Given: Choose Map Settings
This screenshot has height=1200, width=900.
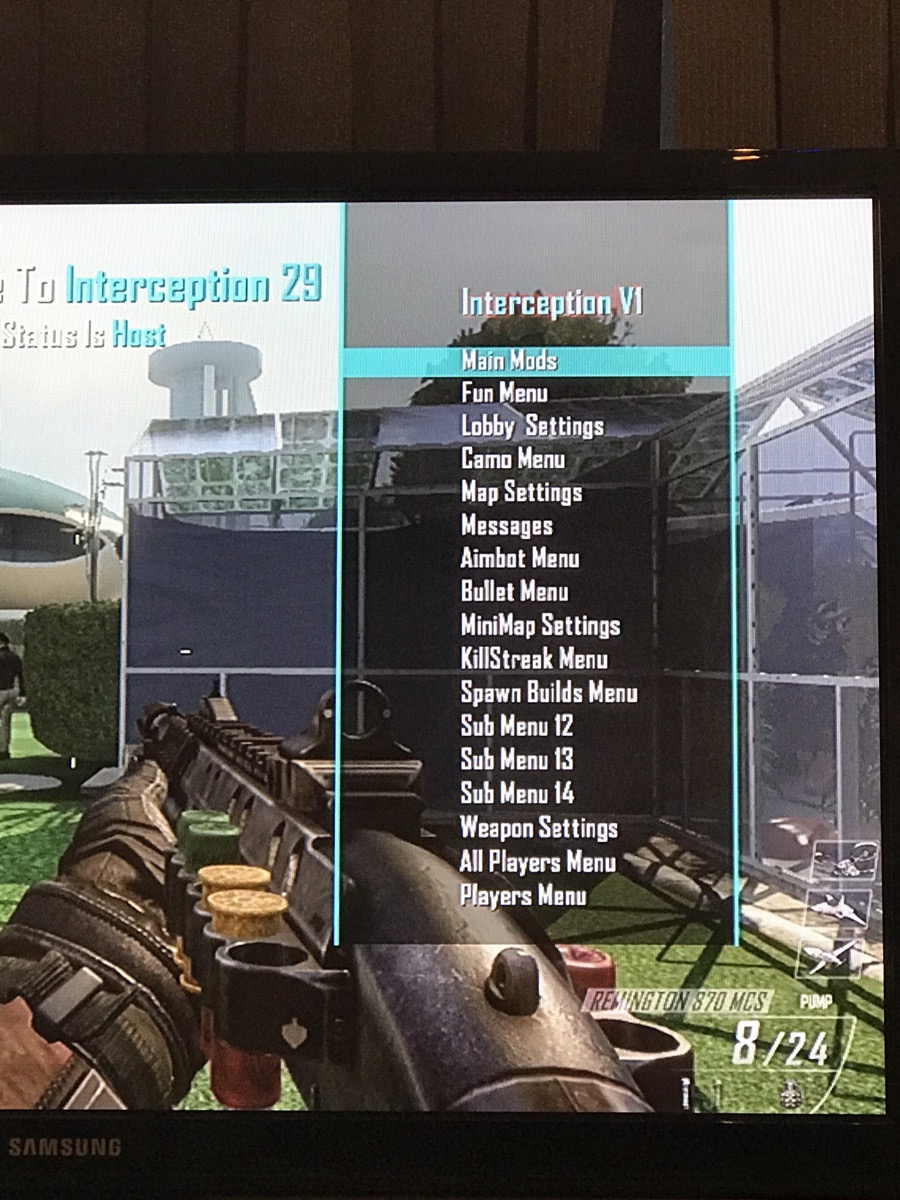Looking at the screenshot, I should (521, 492).
